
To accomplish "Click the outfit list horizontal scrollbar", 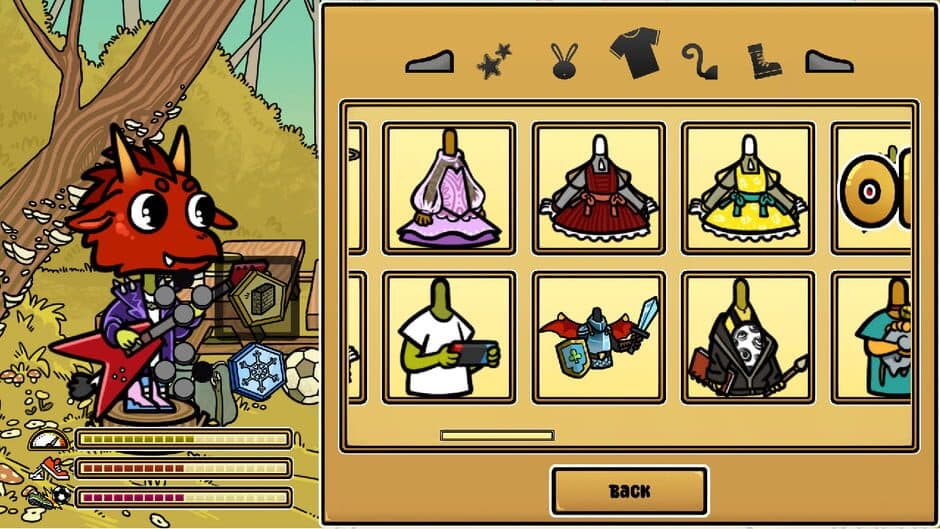I will coord(497,436).
